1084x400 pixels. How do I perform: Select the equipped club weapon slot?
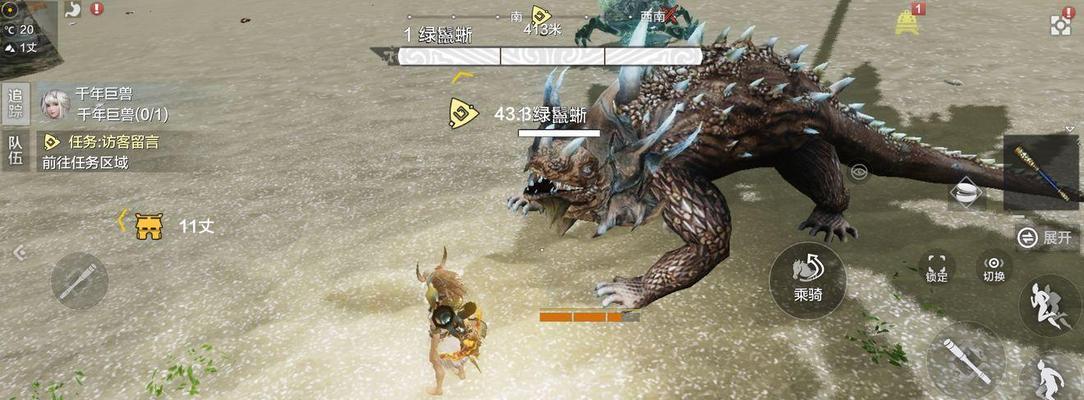coord(1042,171)
